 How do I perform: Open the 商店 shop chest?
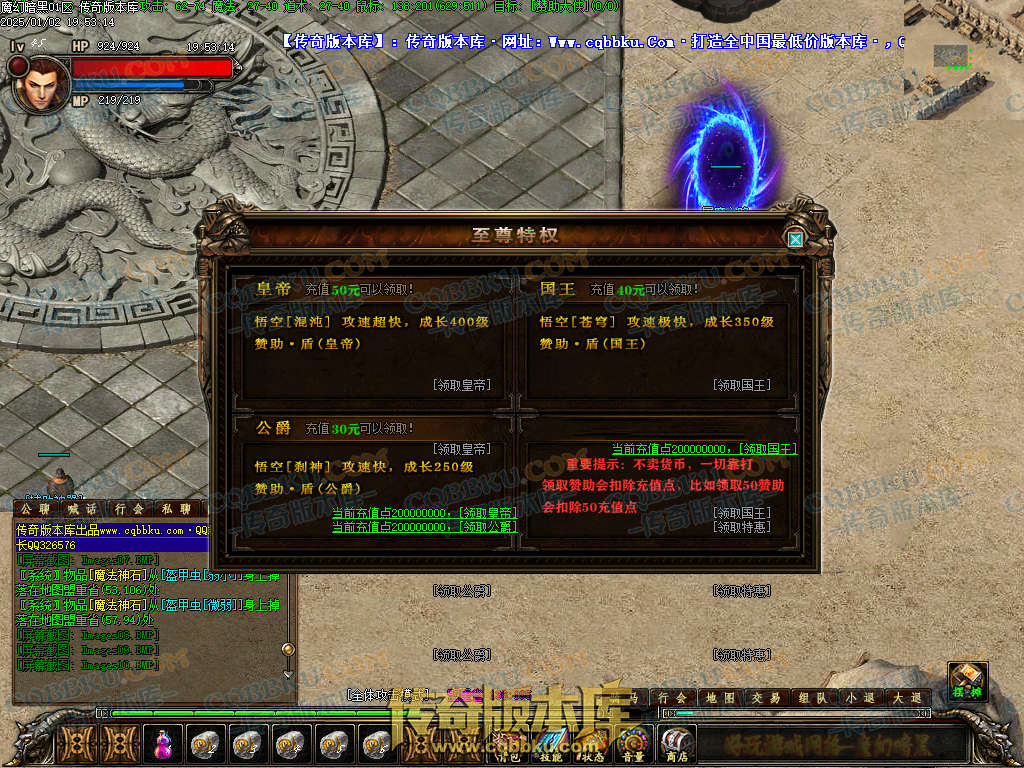[x=677, y=744]
